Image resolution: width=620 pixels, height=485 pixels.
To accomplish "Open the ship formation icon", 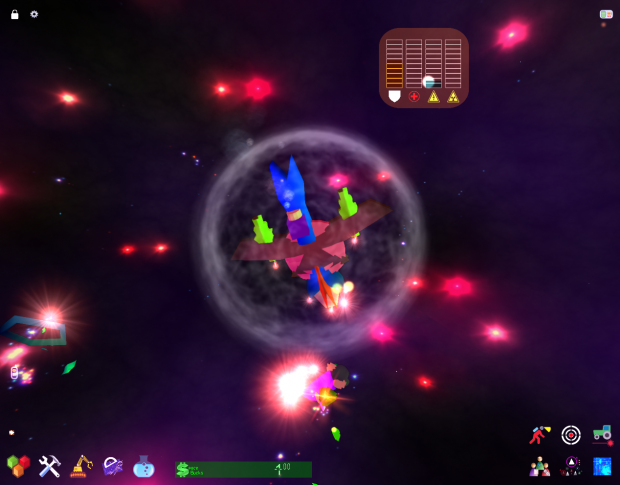I will coord(571,466).
